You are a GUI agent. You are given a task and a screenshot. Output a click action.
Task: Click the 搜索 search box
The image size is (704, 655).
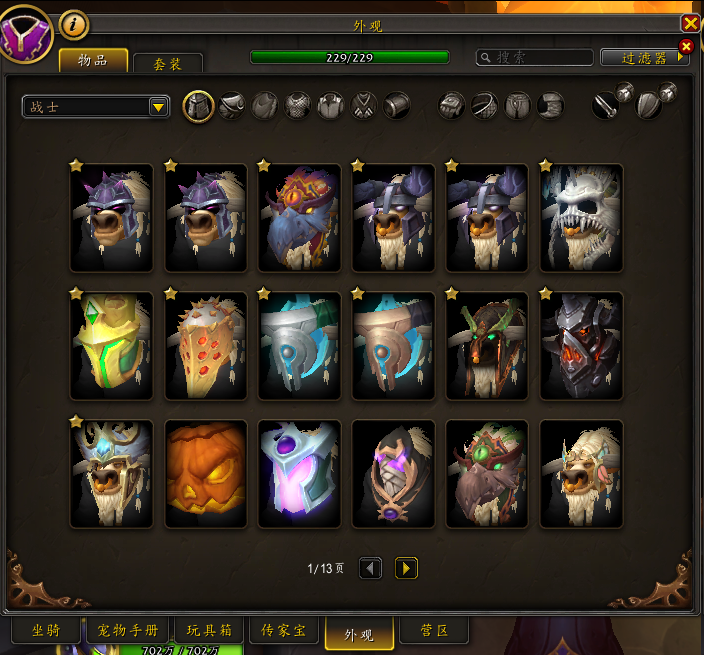535,58
